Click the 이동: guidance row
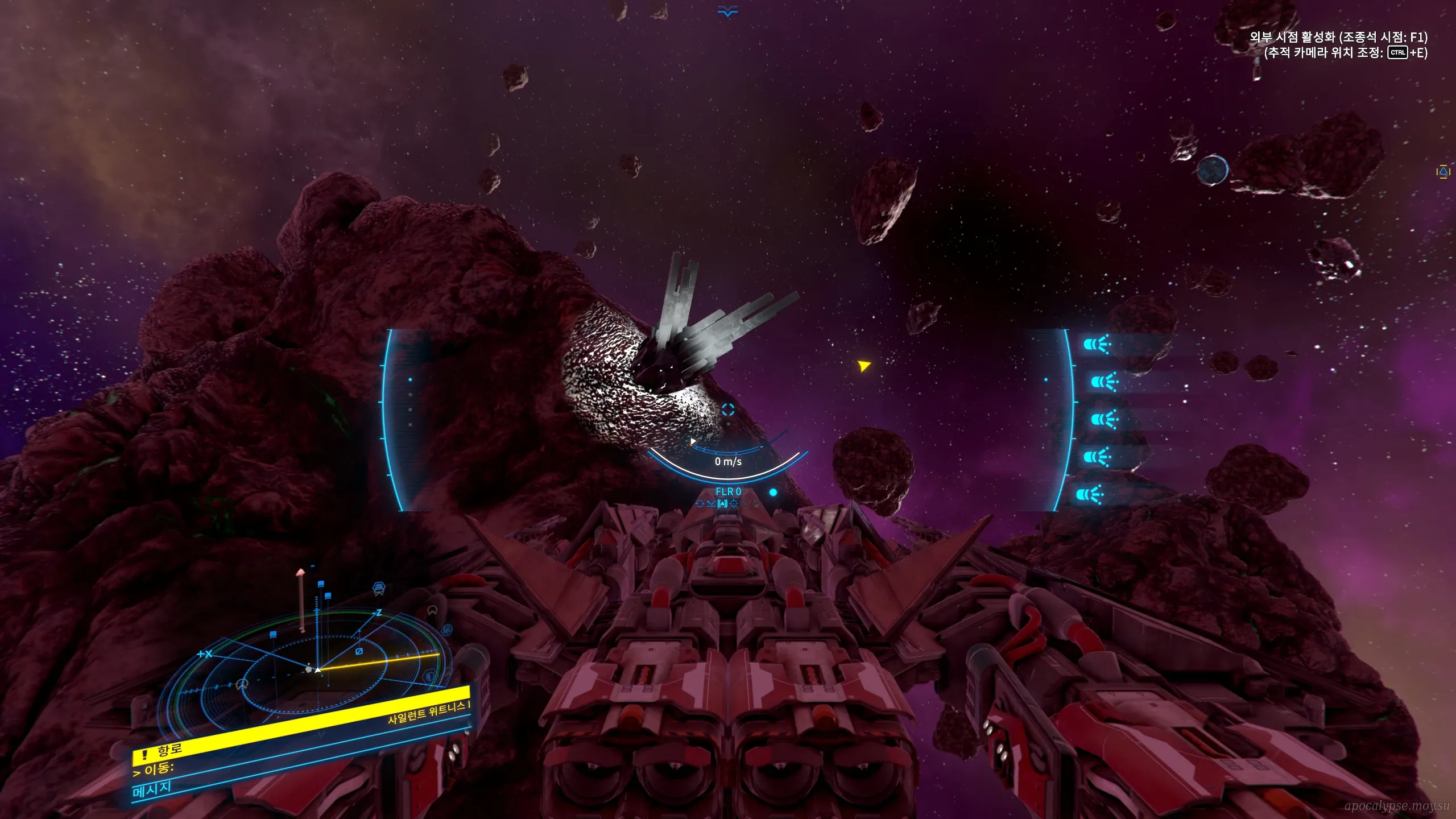Viewport: 1456px width, 819px height. click(154, 770)
